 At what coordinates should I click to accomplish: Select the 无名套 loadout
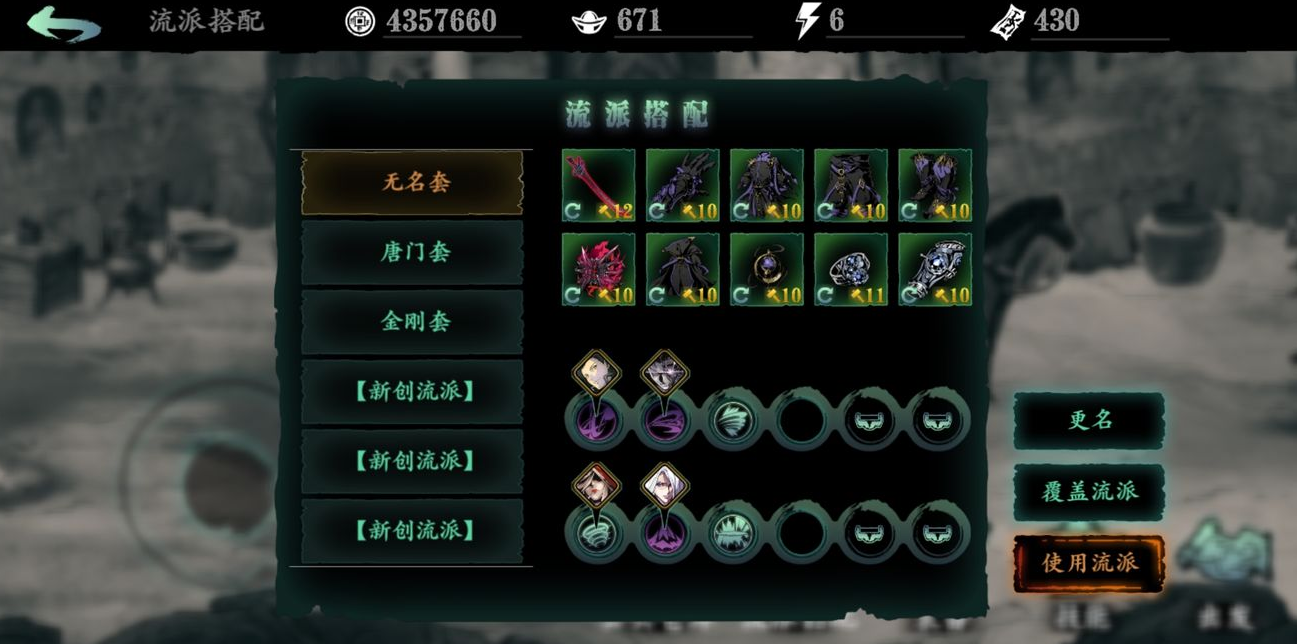click(x=412, y=183)
